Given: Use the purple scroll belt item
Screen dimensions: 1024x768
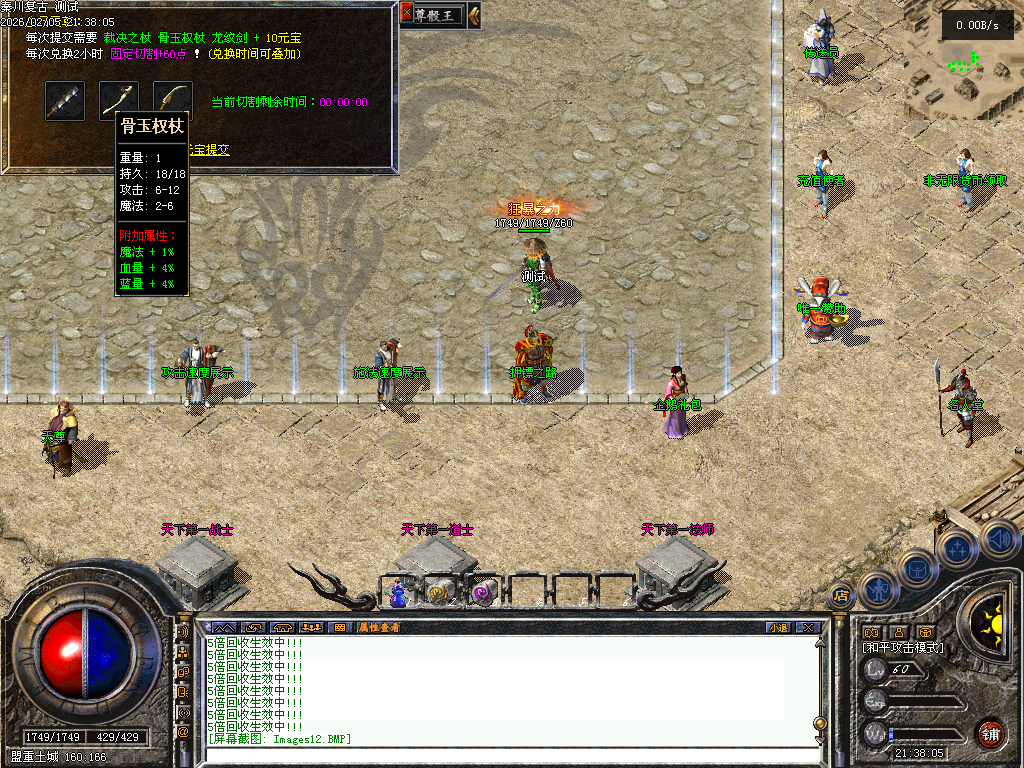Looking at the screenshot, I should pos(483,592).
